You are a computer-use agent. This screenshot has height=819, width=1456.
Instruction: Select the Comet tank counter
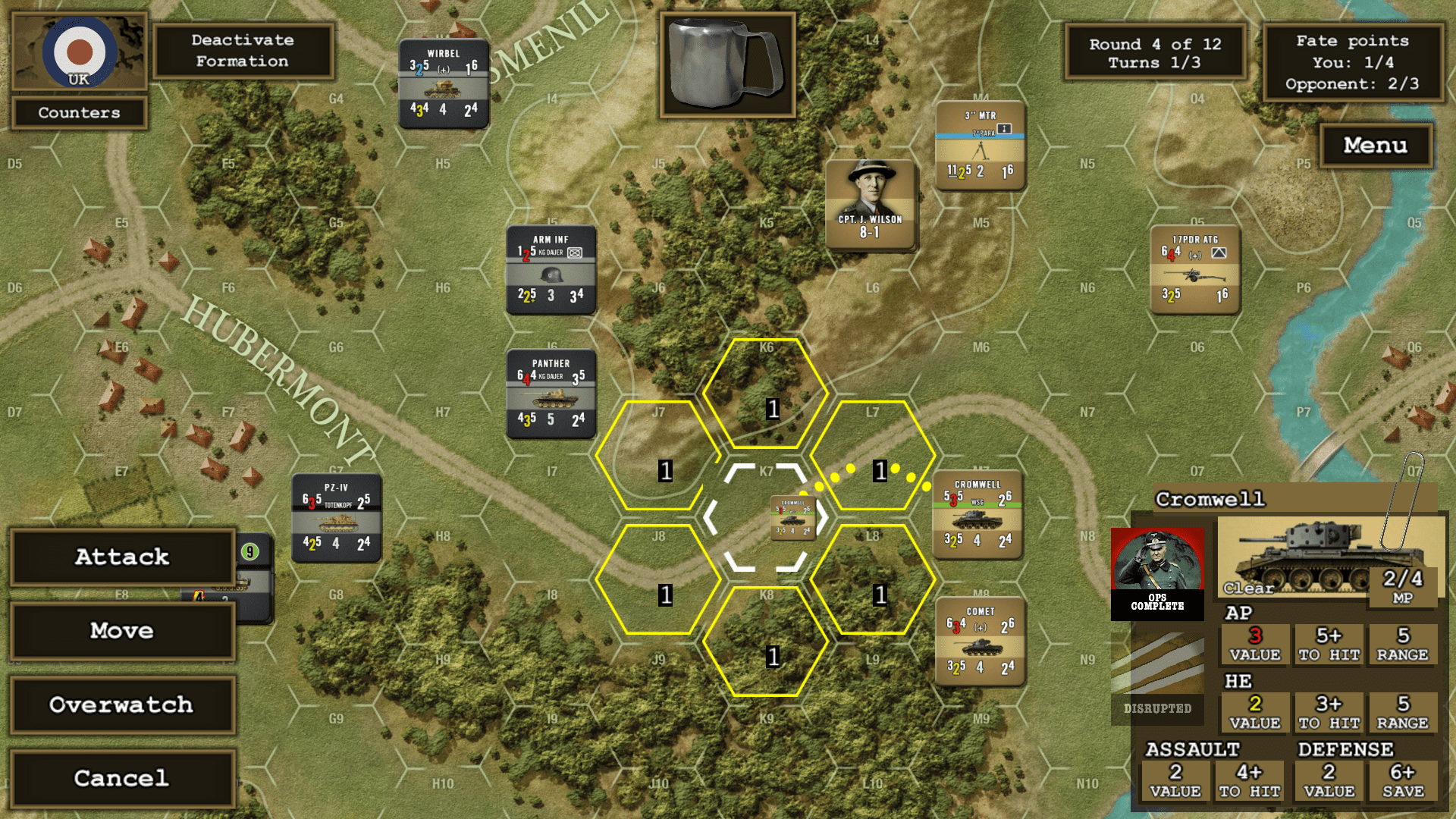tap(980, 642)
